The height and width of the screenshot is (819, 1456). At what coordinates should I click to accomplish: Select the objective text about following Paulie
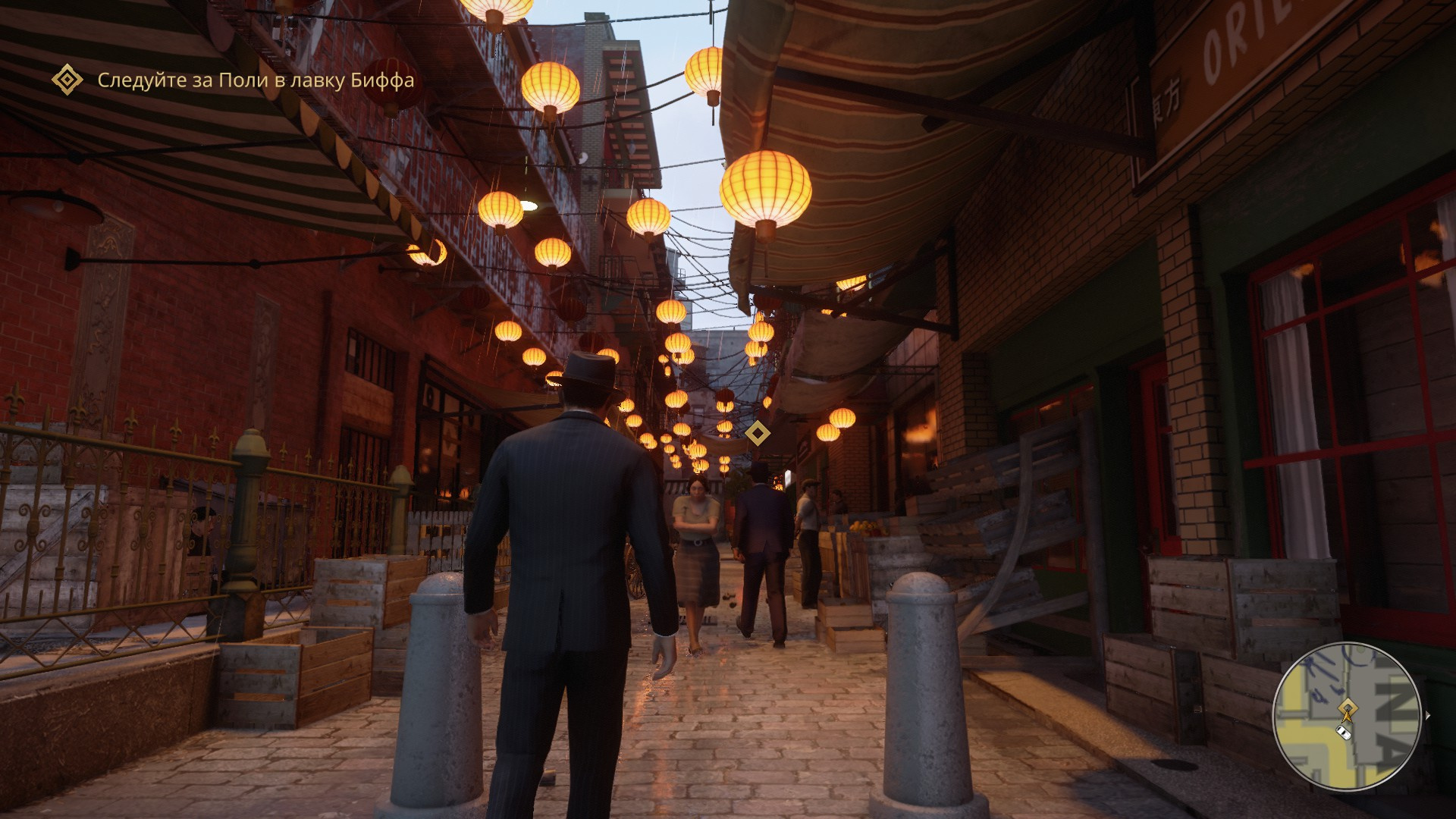256,80
